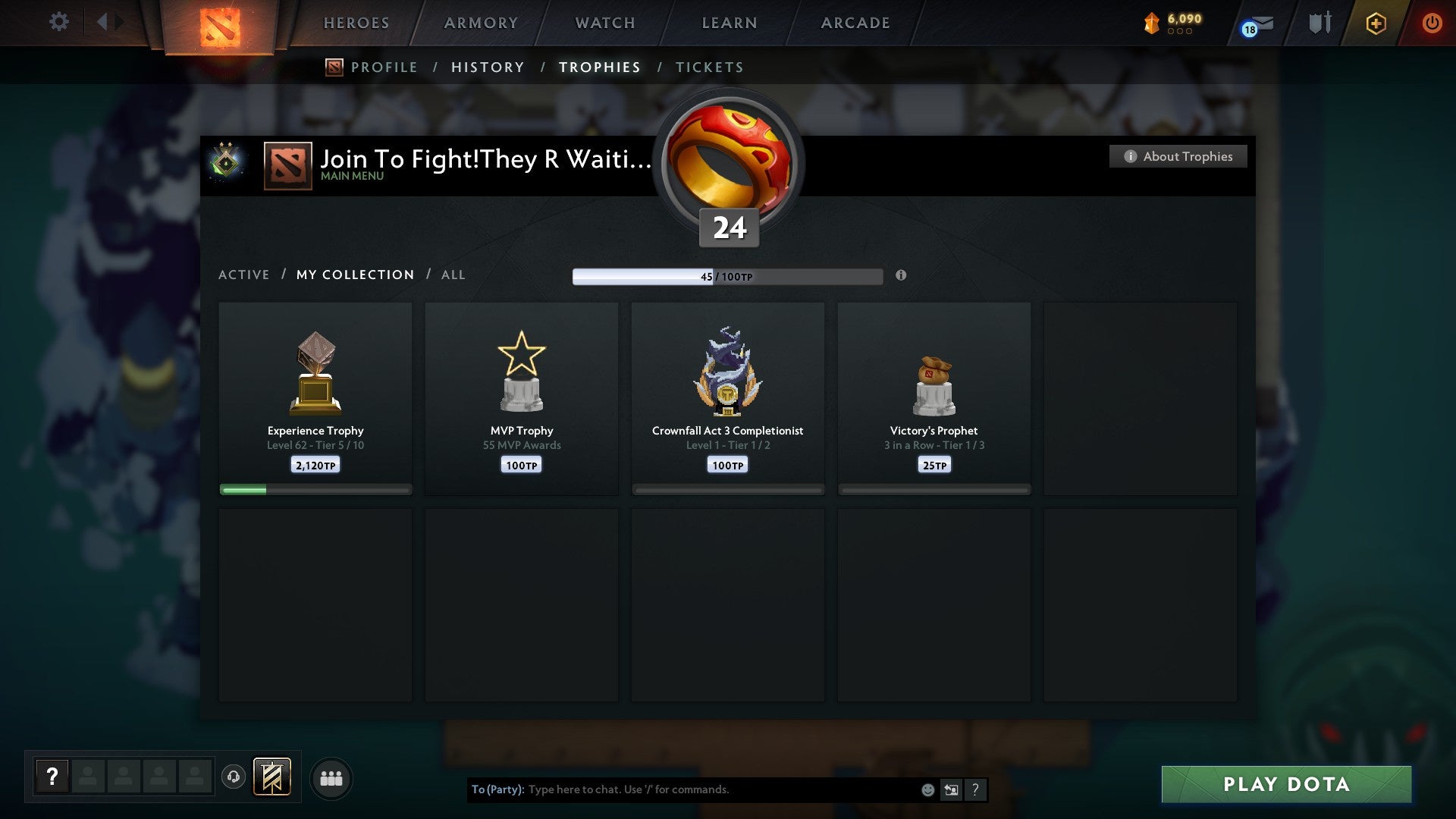1456x819 pixels.
Task: Open chat help with the question mark
Action: click(976, 789)
